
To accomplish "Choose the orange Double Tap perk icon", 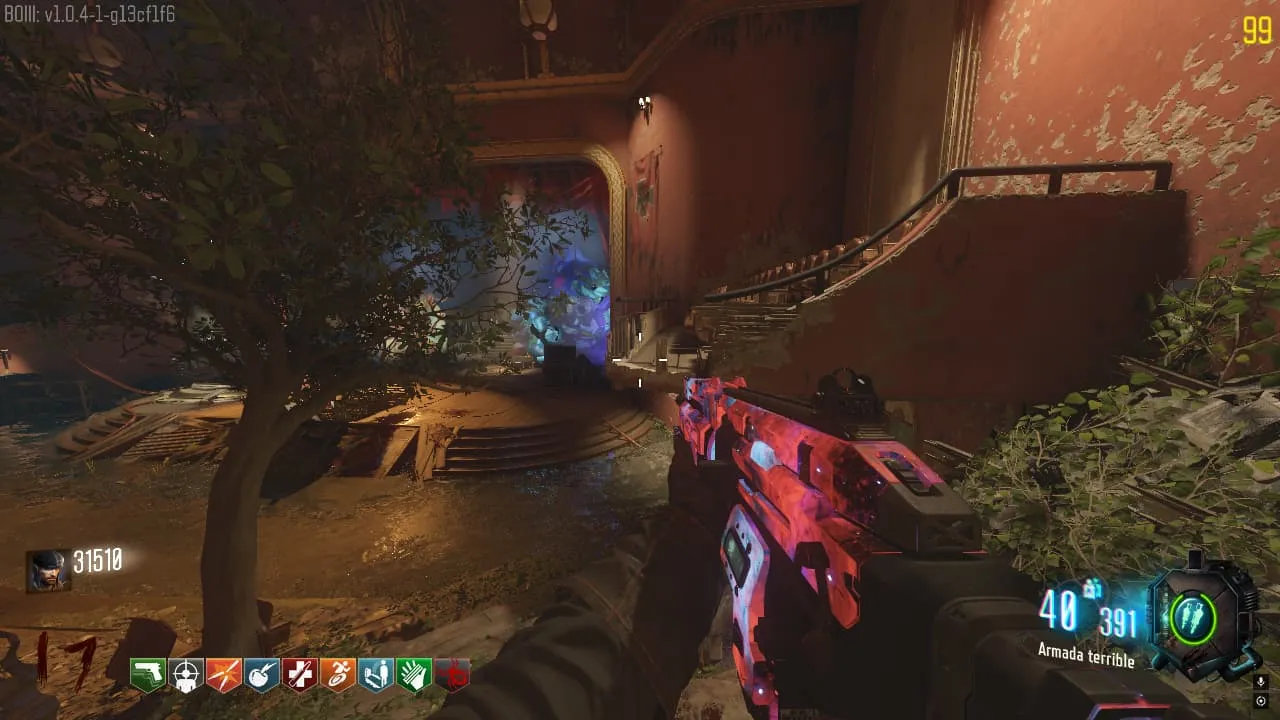I will click(224, 676).
